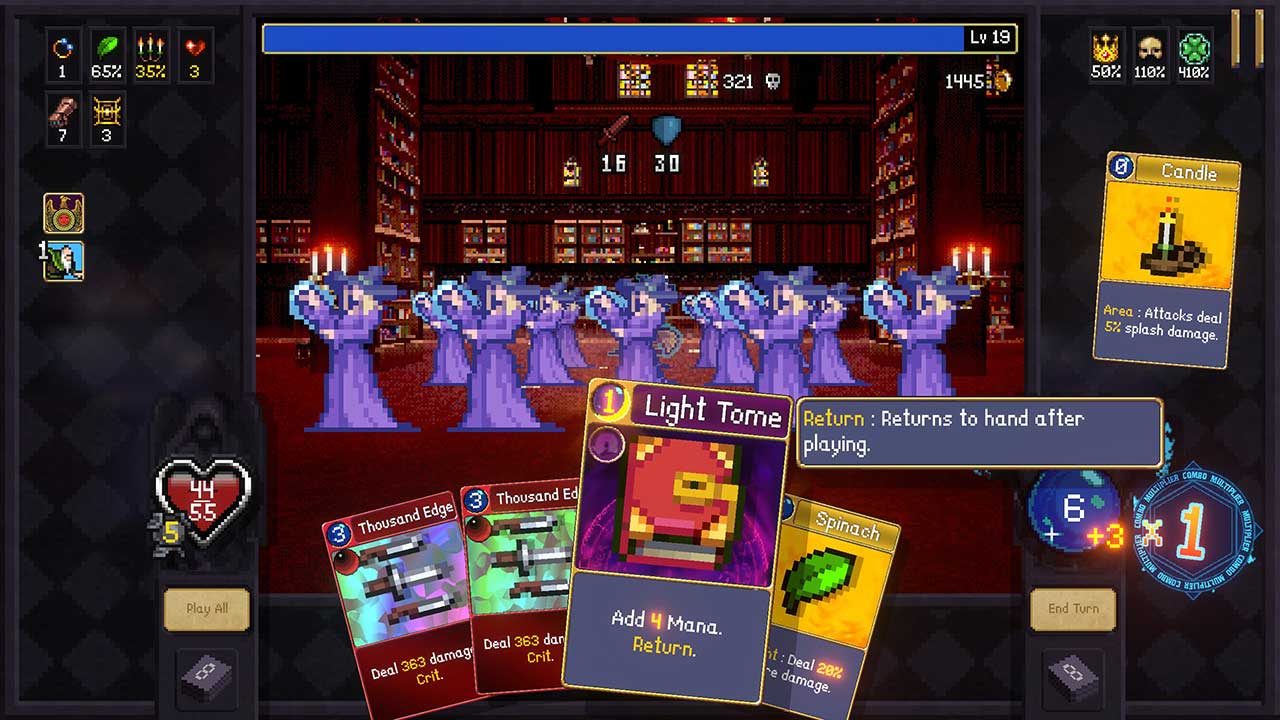
Task: Click the Play All button
Action: pos(206,608)
